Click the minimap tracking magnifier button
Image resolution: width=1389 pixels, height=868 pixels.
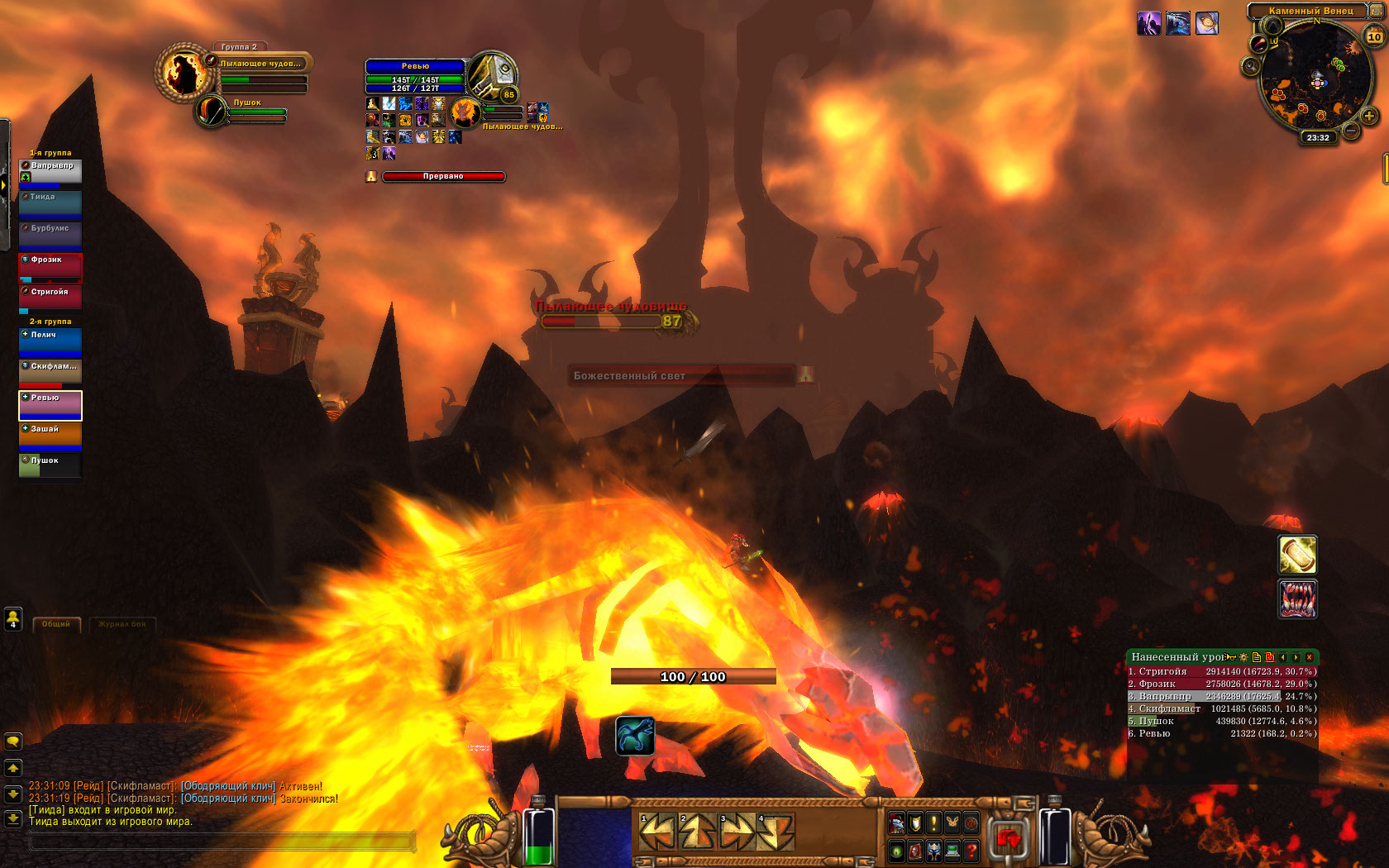(x=1251, y=66)
